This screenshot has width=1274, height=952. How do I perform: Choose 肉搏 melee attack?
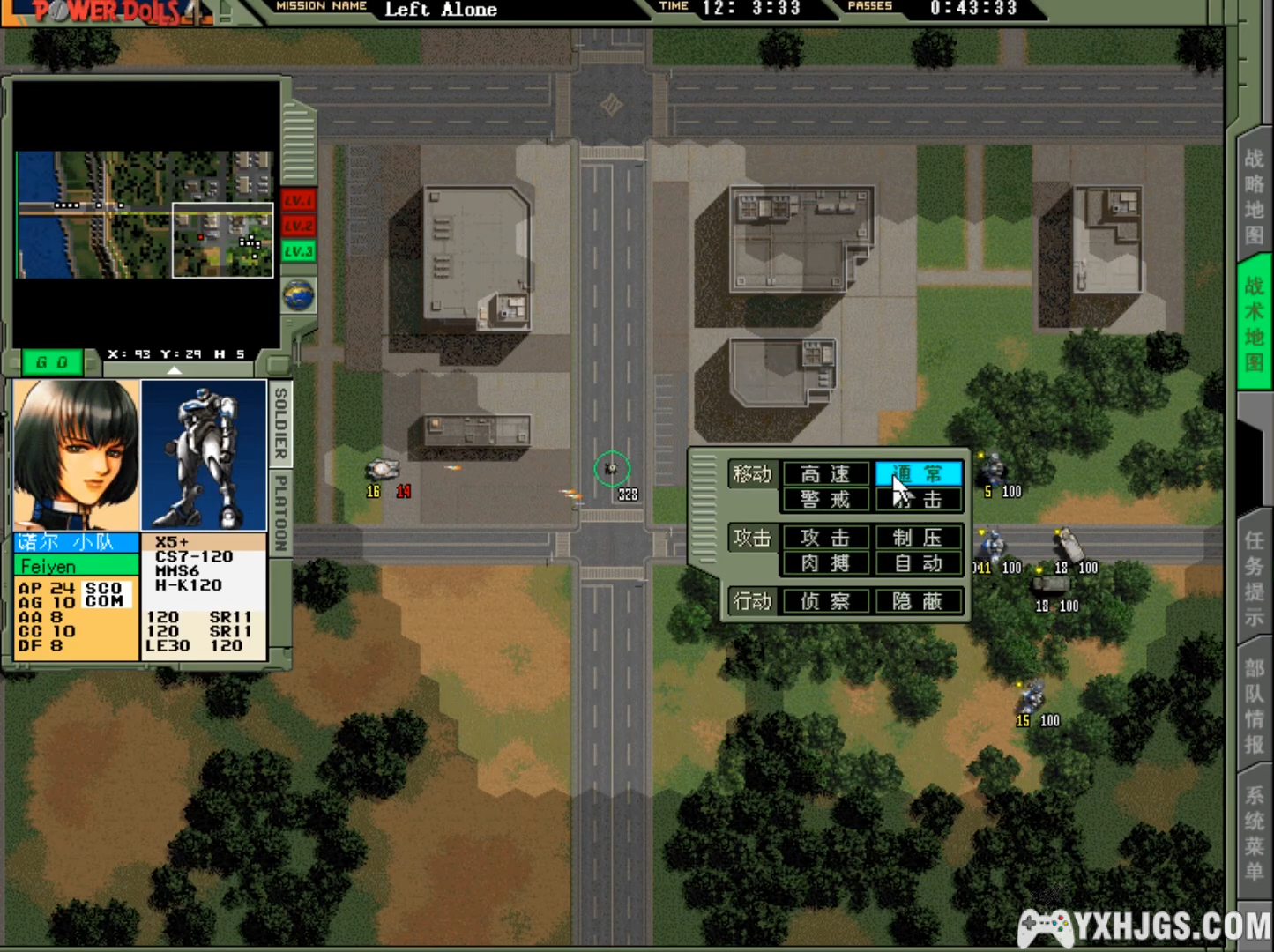coord(825,563)
